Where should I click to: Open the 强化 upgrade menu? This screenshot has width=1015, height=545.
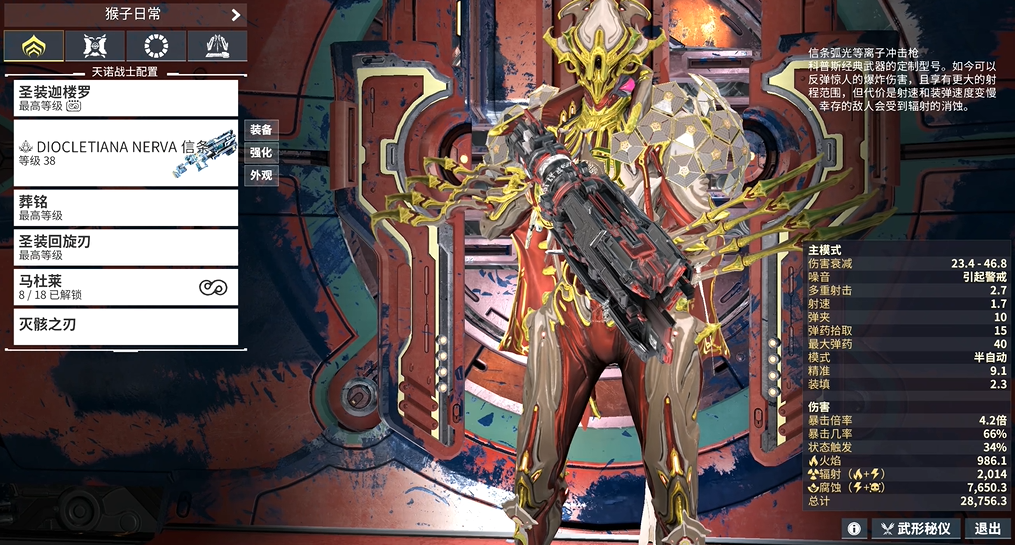pyautogui.click(x=261, y=153)
